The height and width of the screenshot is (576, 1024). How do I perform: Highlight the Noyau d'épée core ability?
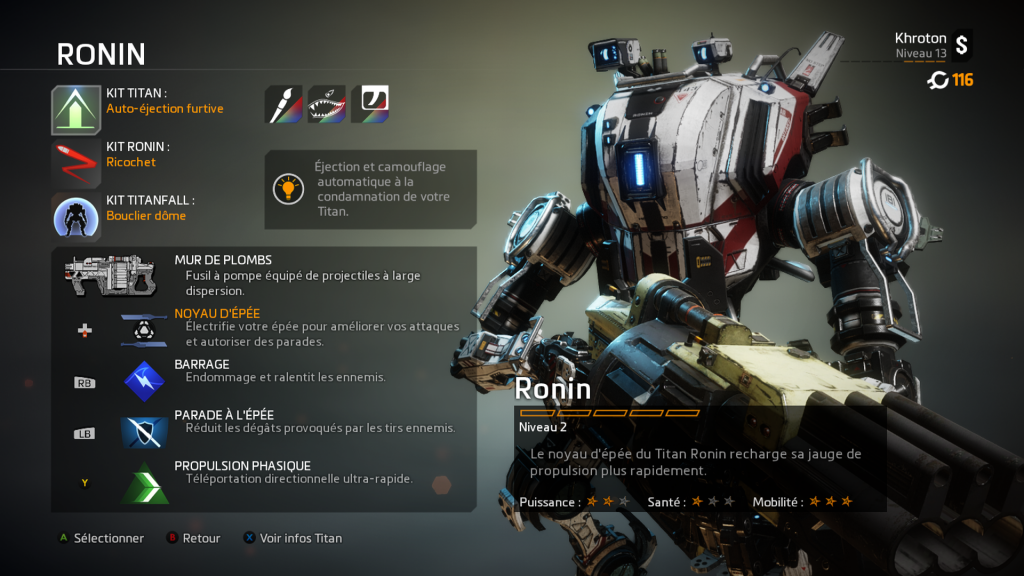[x=145, y=329]
